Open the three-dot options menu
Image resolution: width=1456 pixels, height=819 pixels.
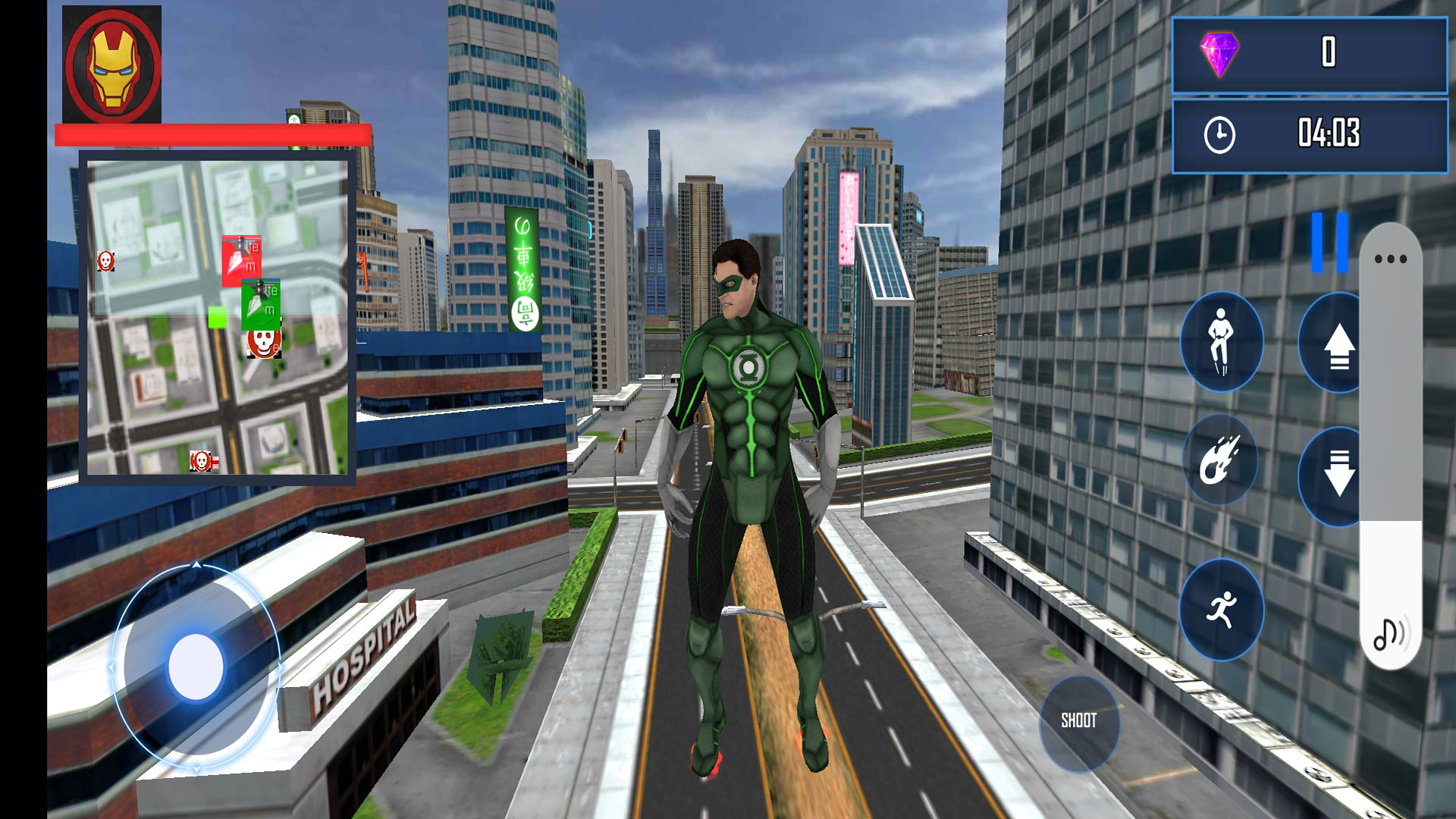1392,258
